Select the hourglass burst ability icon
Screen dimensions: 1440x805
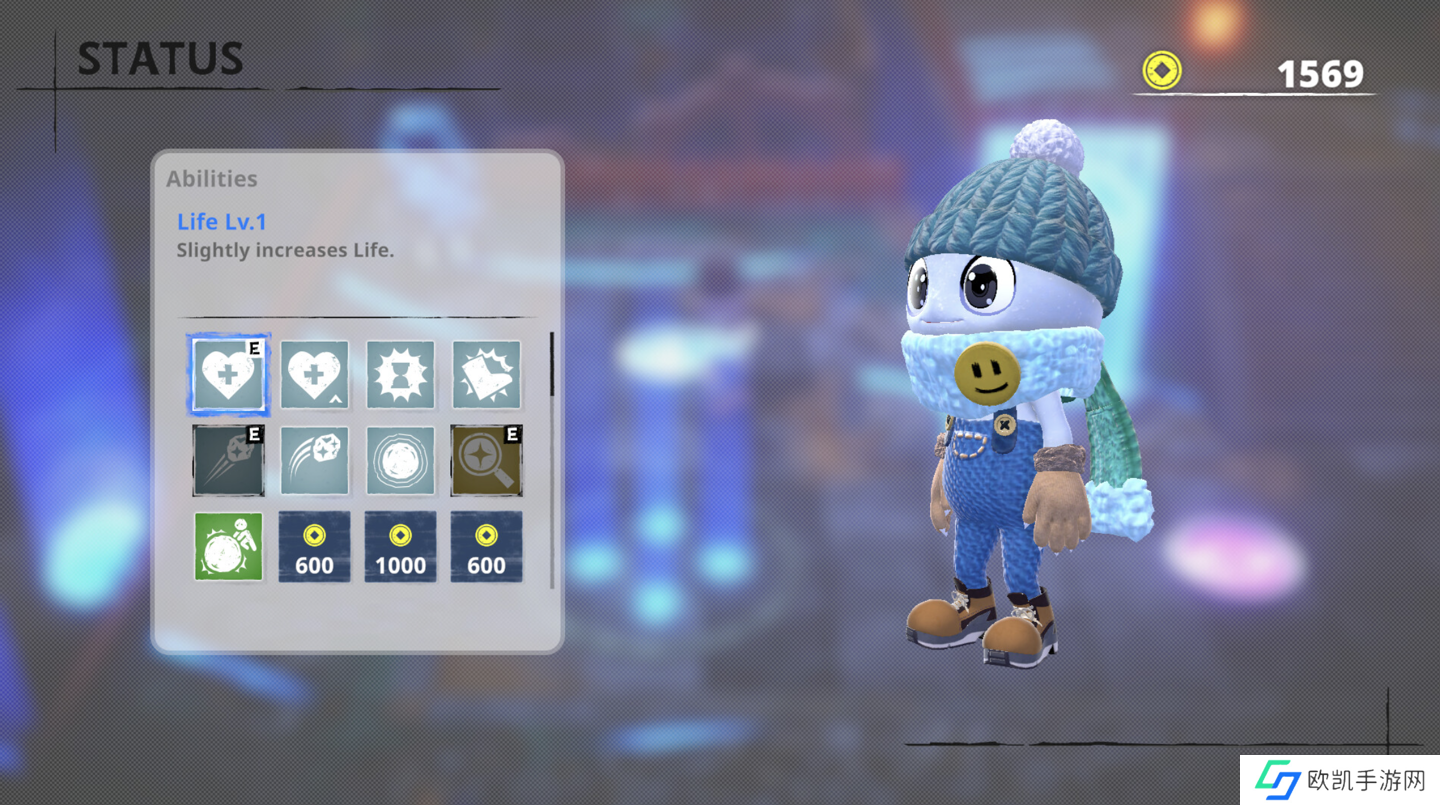401,375
